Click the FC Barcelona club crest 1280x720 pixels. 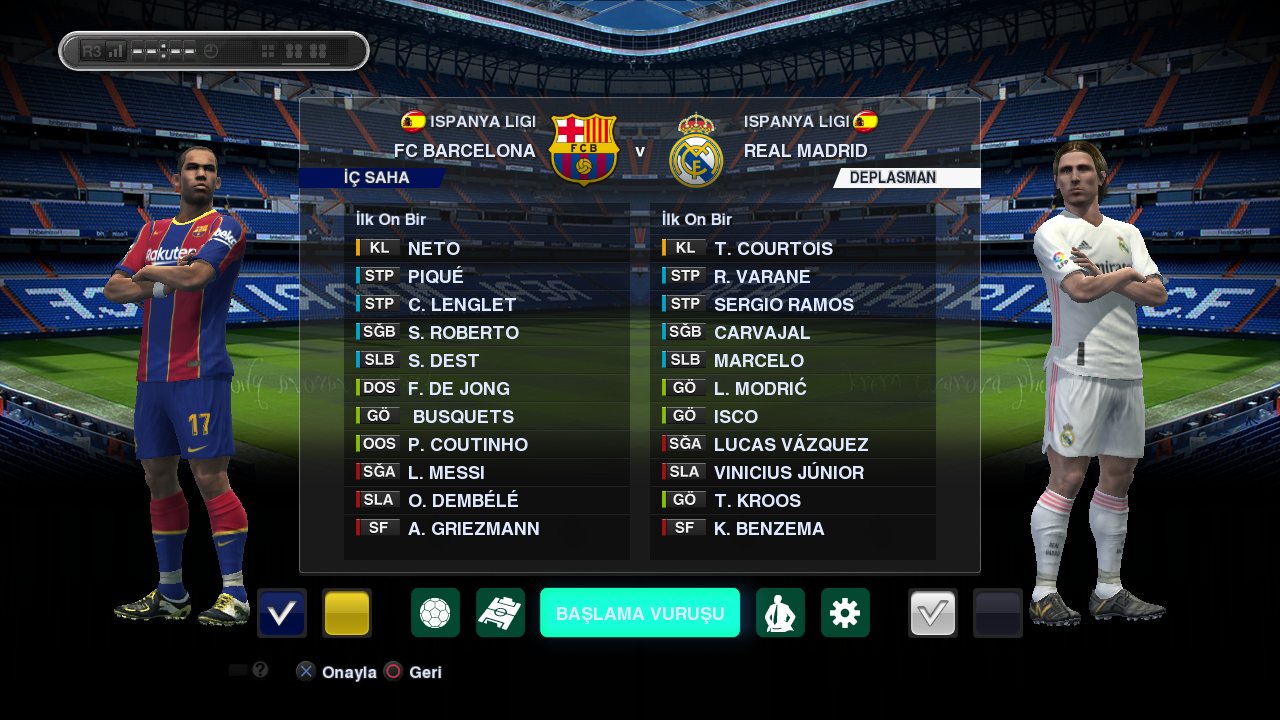point(584,150)
